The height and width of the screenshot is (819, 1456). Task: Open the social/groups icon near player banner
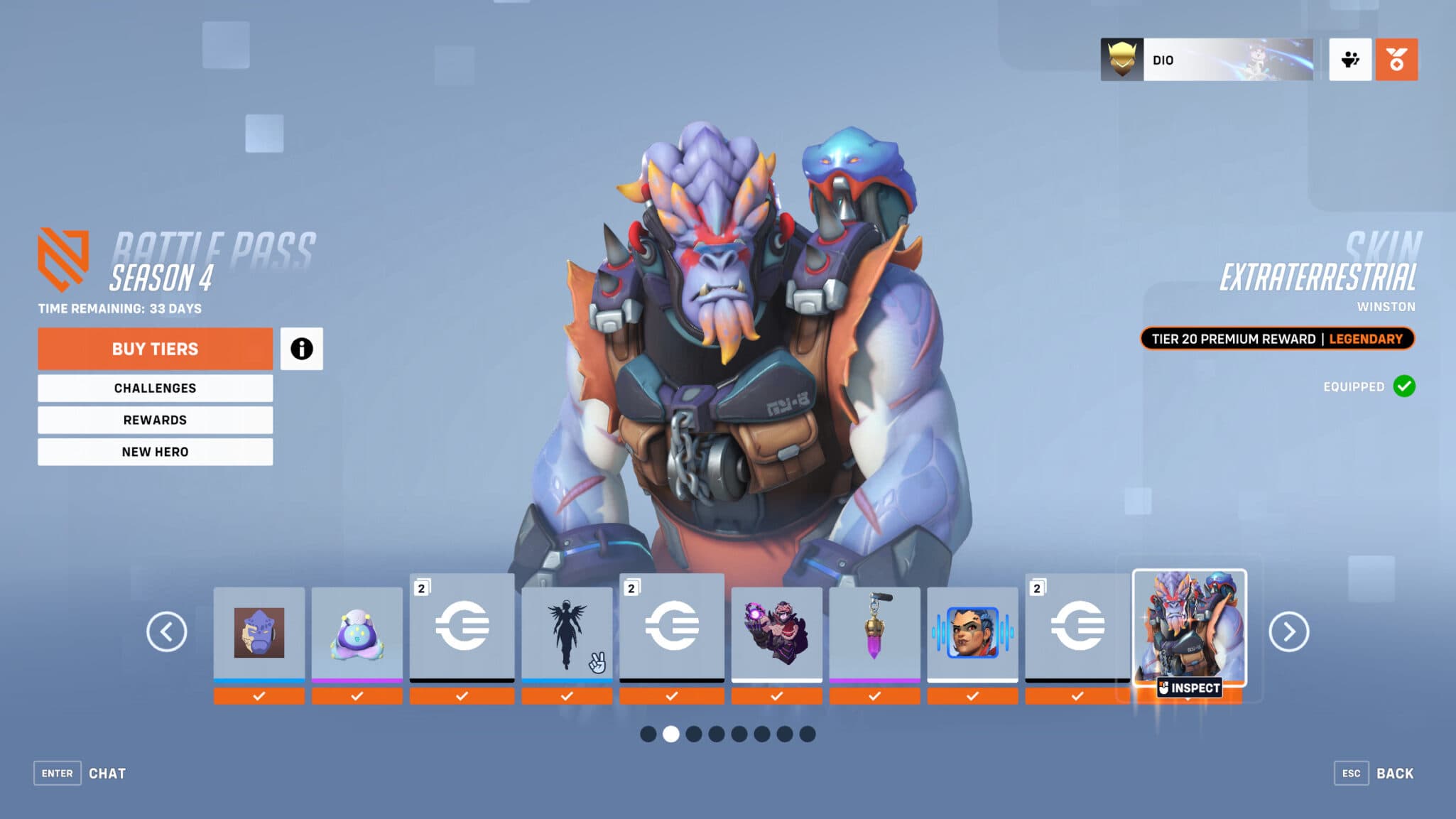point(1350,60)
